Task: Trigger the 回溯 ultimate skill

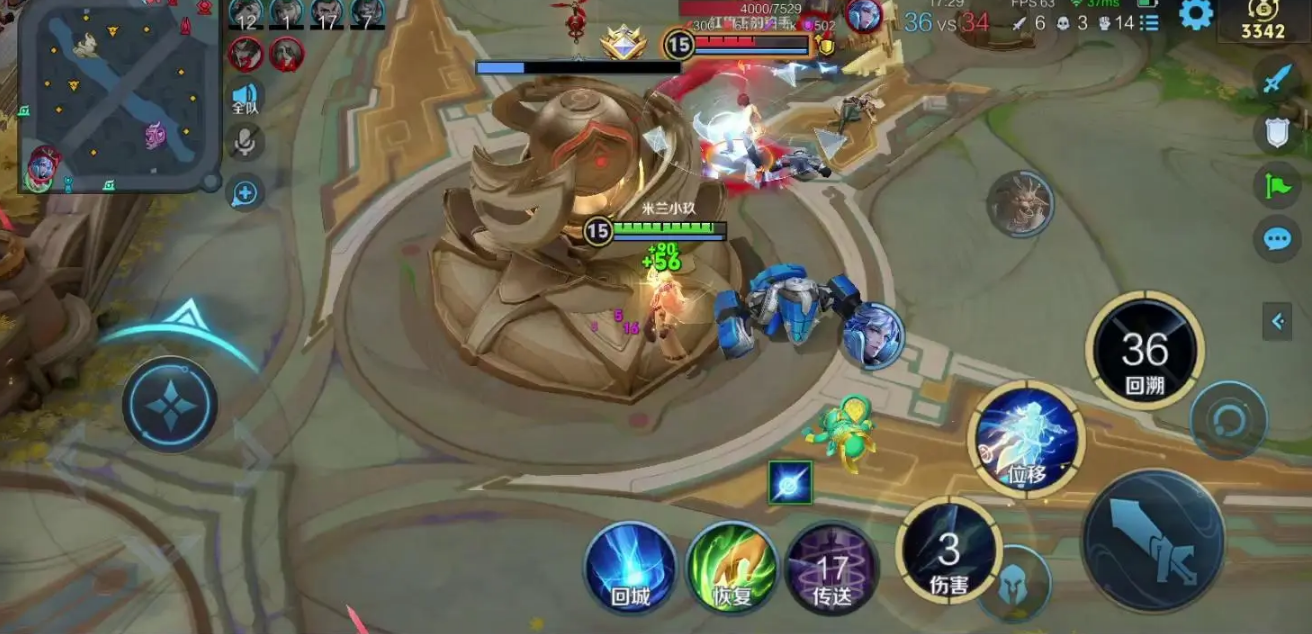Action: point(1144,351)
